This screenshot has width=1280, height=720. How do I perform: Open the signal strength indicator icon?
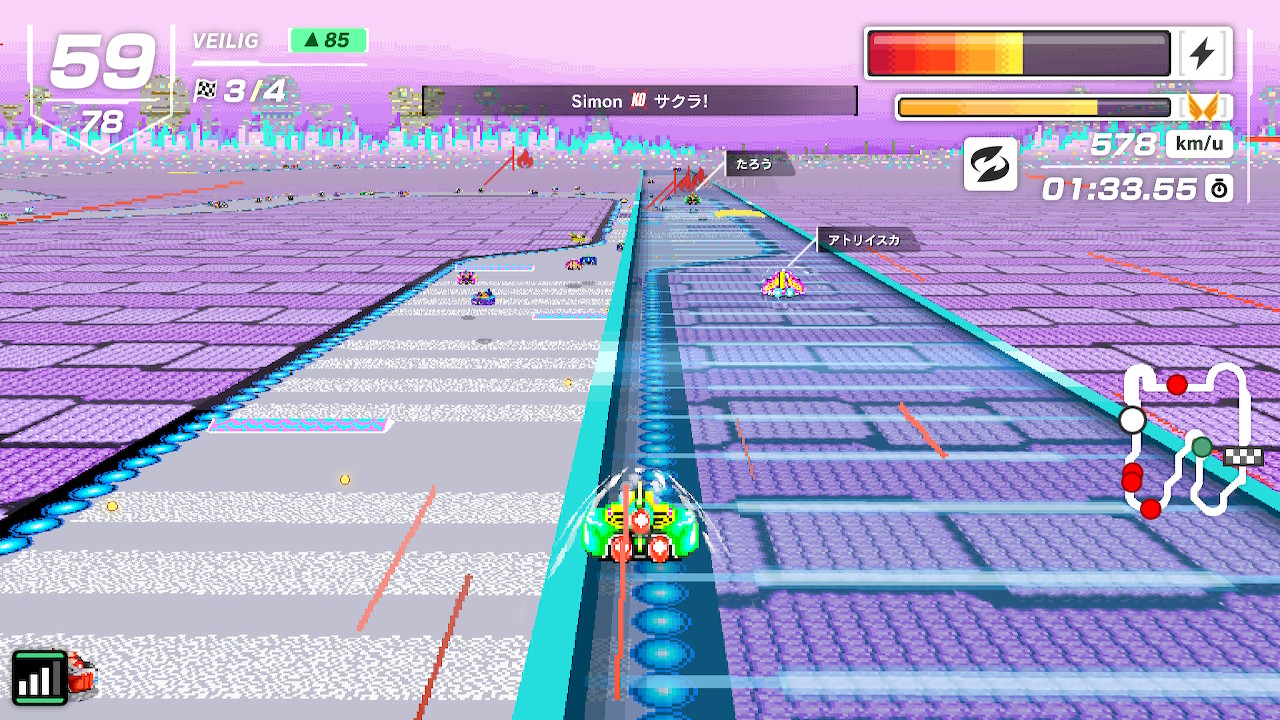(39, 678)
